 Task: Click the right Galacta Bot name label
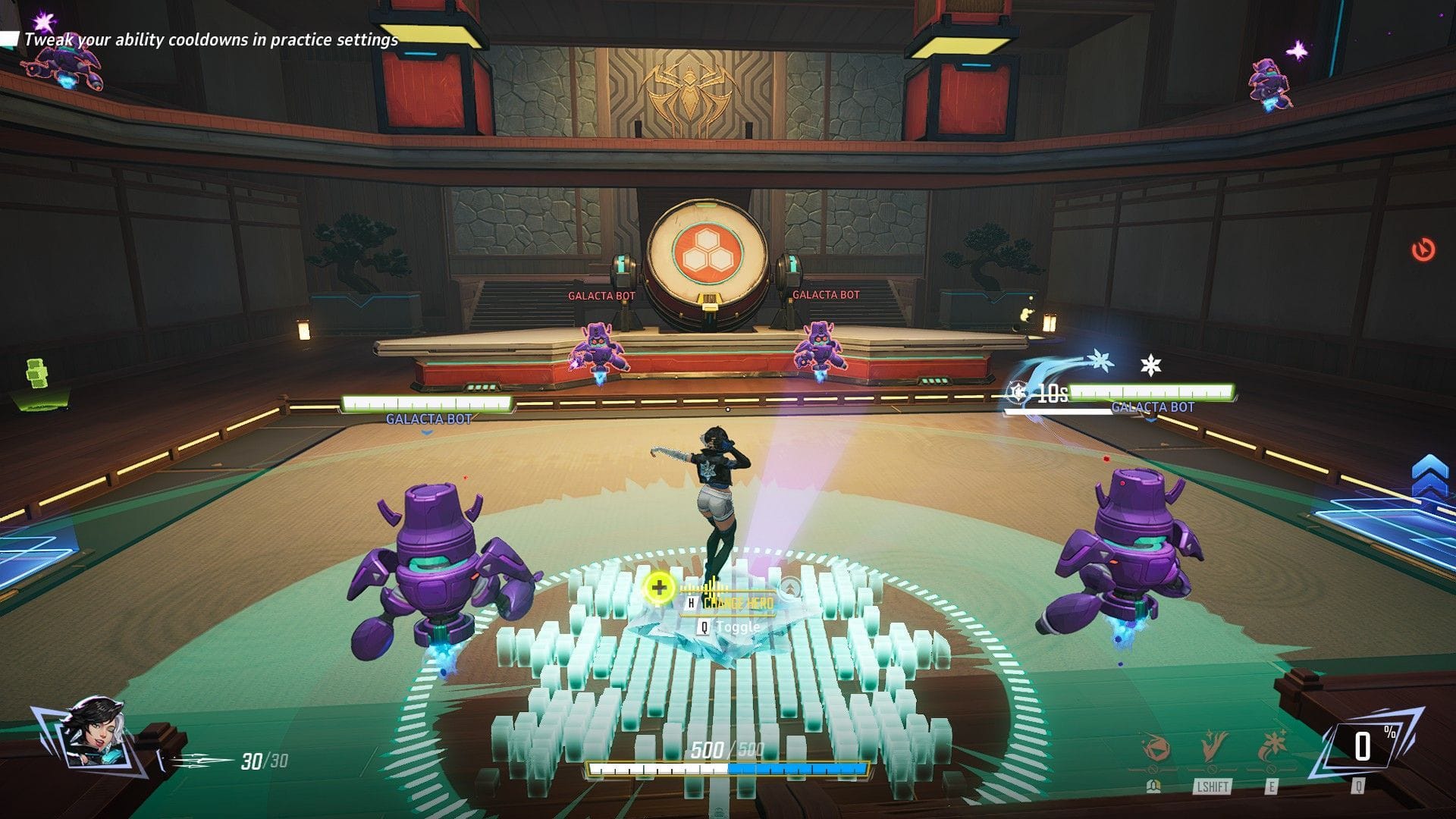(1153, 407)
